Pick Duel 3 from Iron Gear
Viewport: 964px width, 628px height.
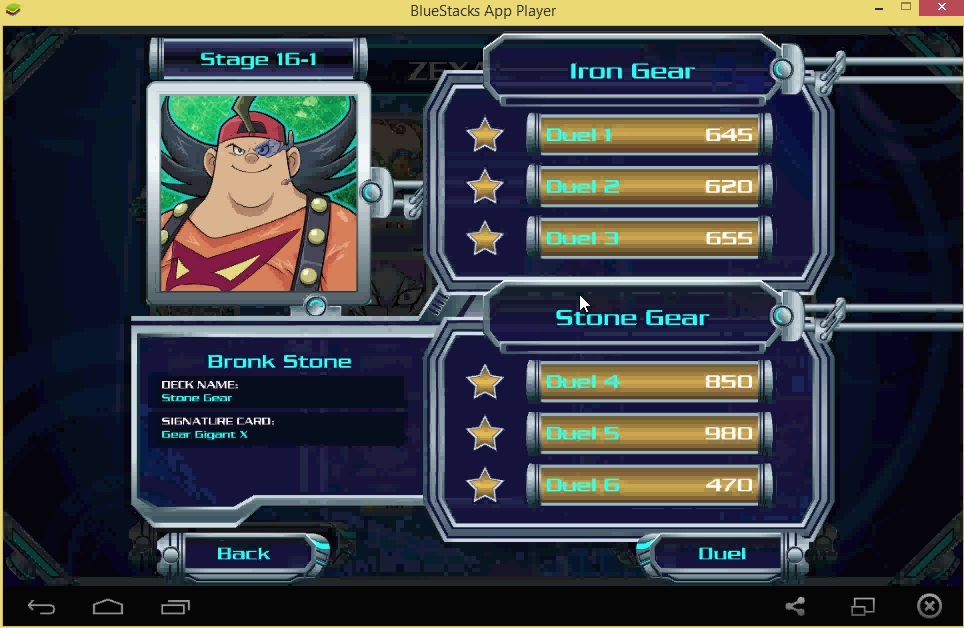[x=649, y=239]
